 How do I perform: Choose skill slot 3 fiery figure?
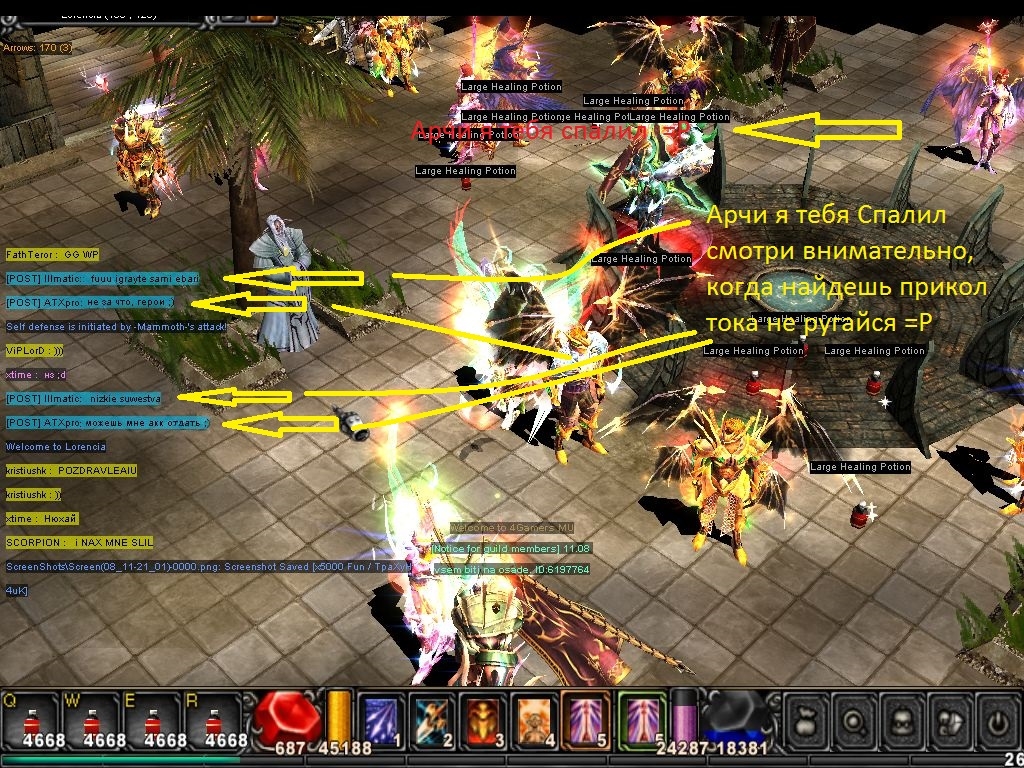tap(484, 719)
